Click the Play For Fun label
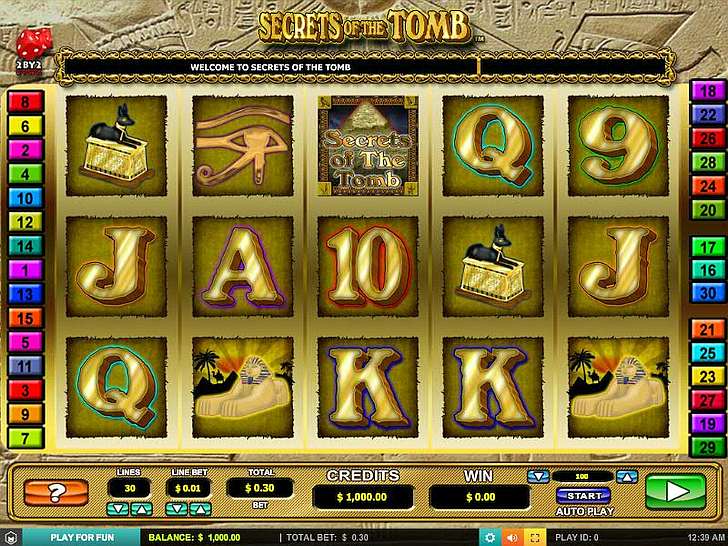 83,537
